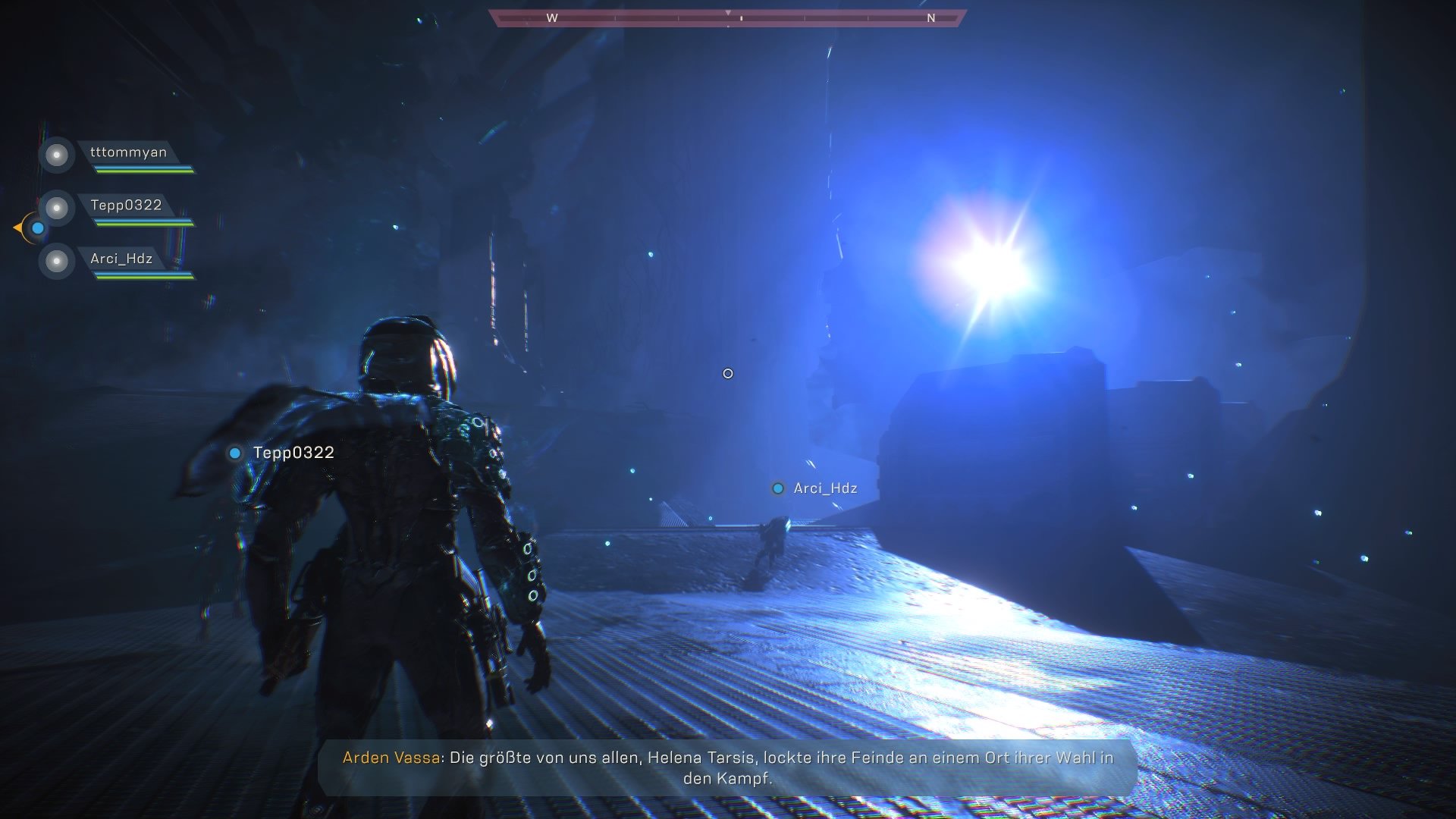
Task: Select tttommyan in the squad list
Action: coord(127,153)
